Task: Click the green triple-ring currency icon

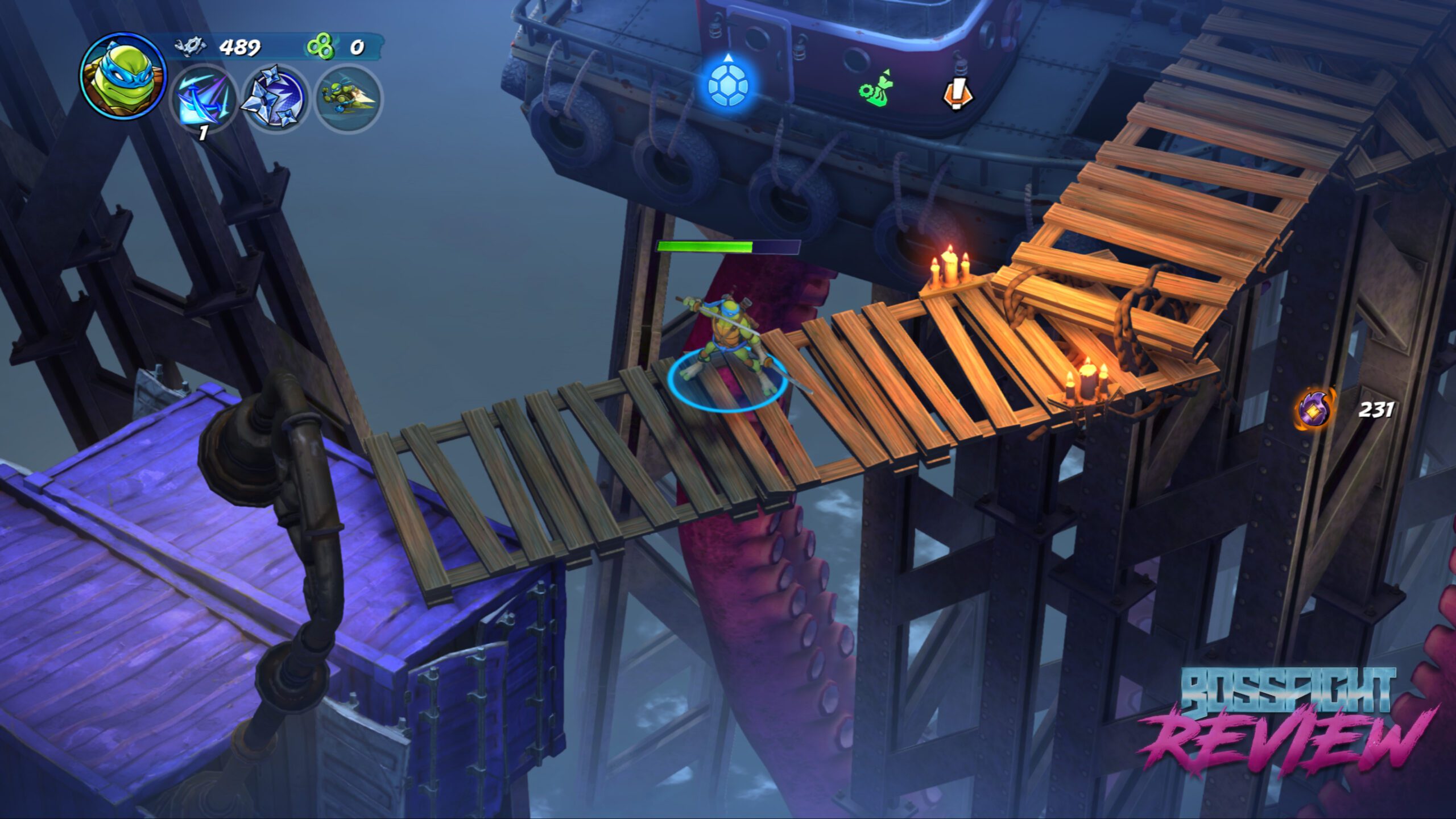Action: tap(320, 47)
